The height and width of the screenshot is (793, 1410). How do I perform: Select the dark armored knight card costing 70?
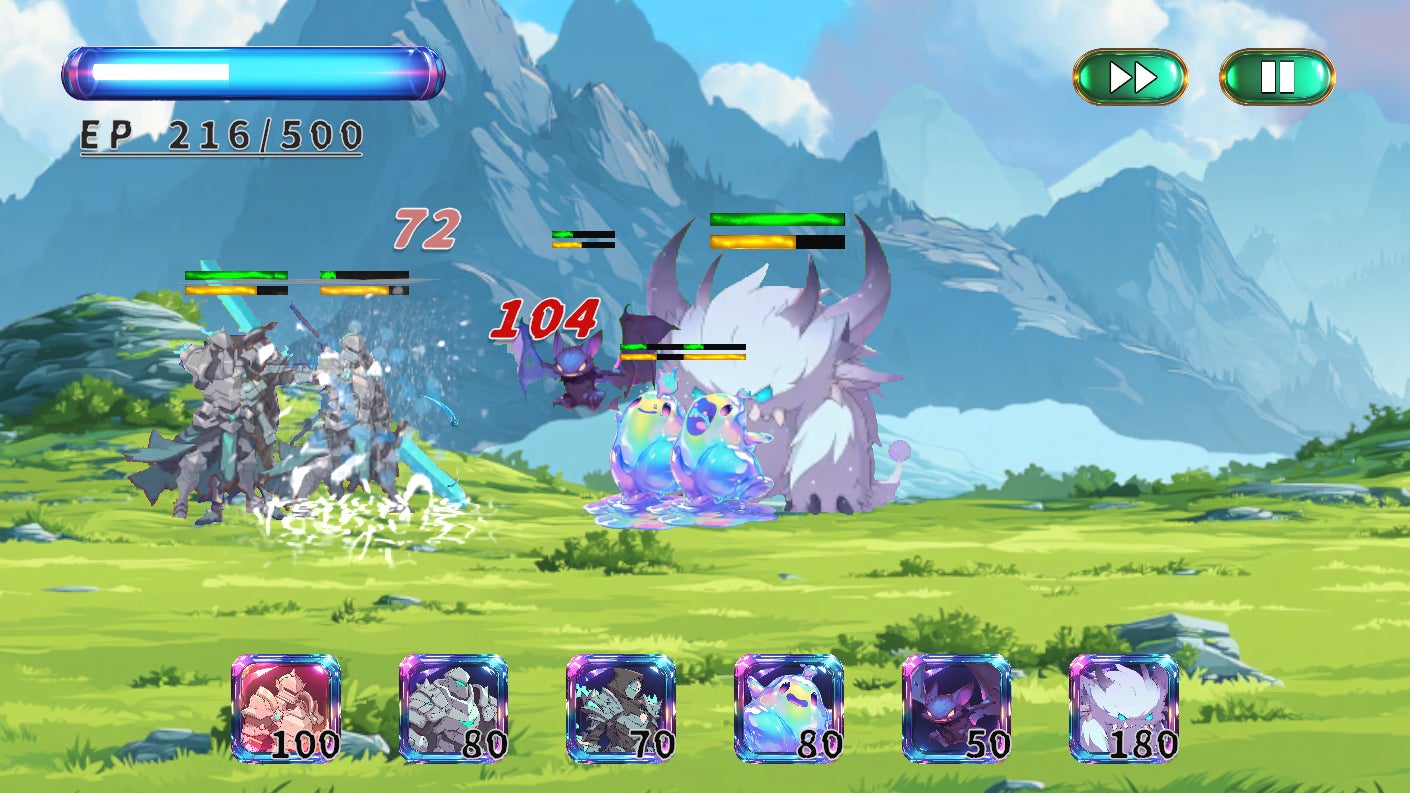[621, 708]
